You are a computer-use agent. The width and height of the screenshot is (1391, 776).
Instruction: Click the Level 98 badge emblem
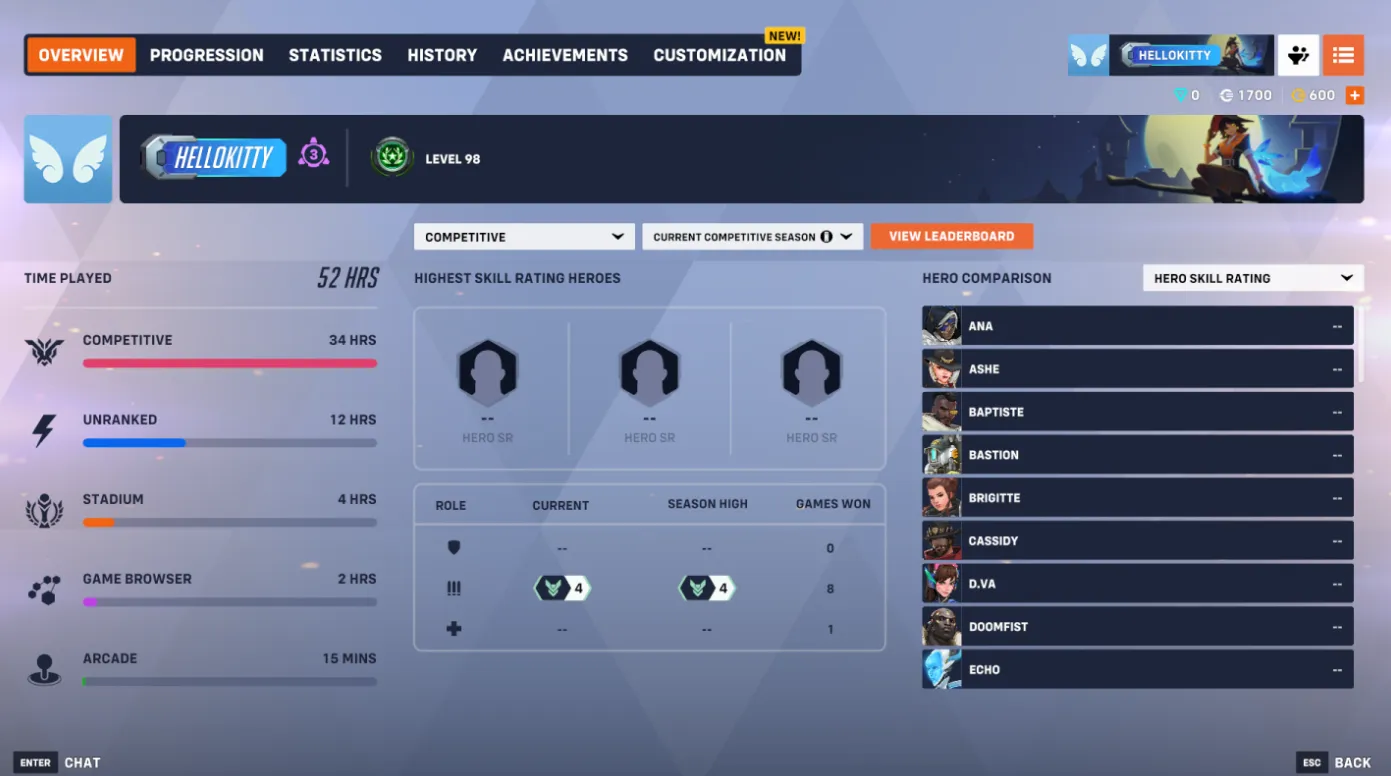(x=392, y=156)
